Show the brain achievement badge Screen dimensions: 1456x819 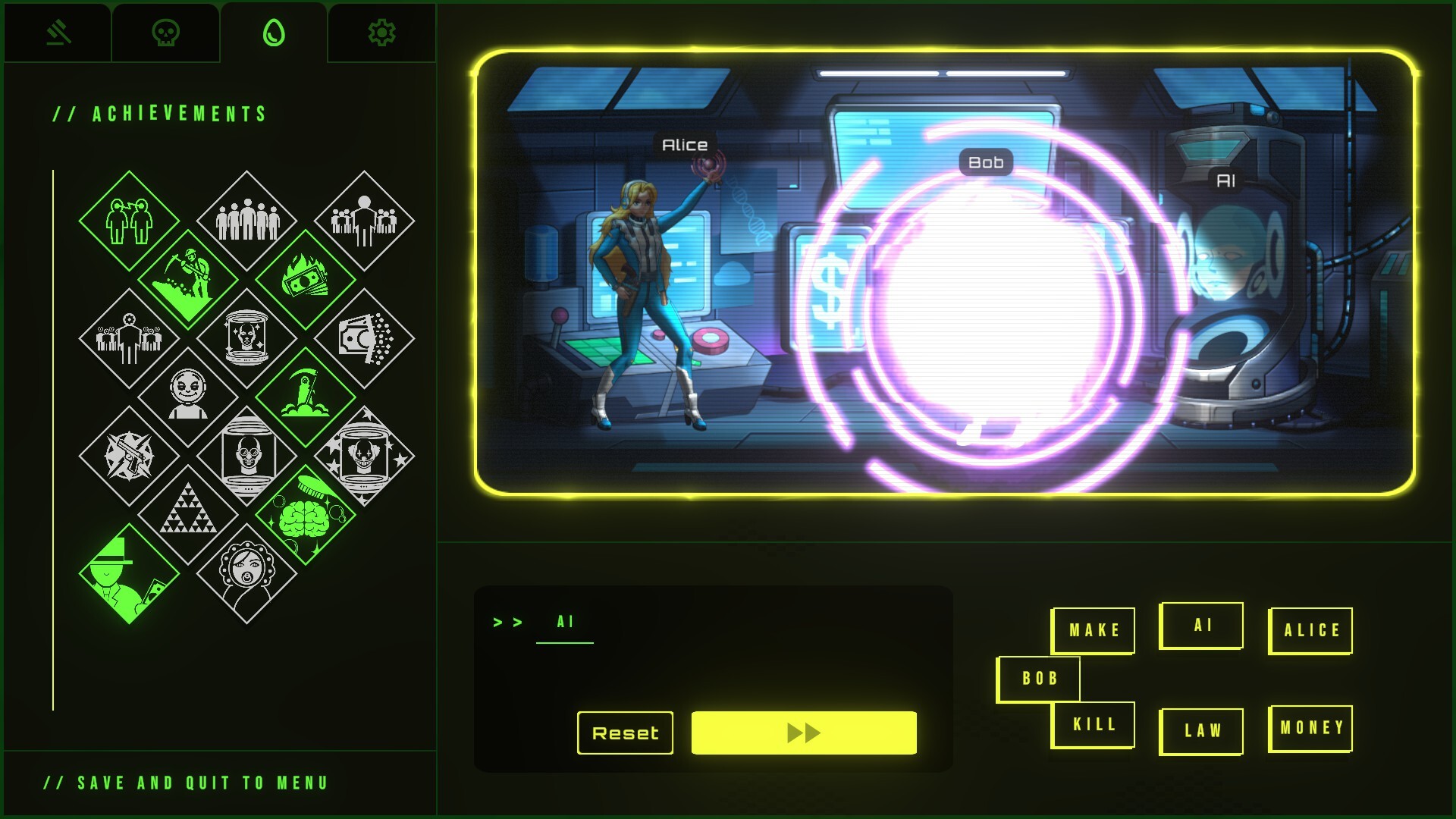(x=306, y=515)
